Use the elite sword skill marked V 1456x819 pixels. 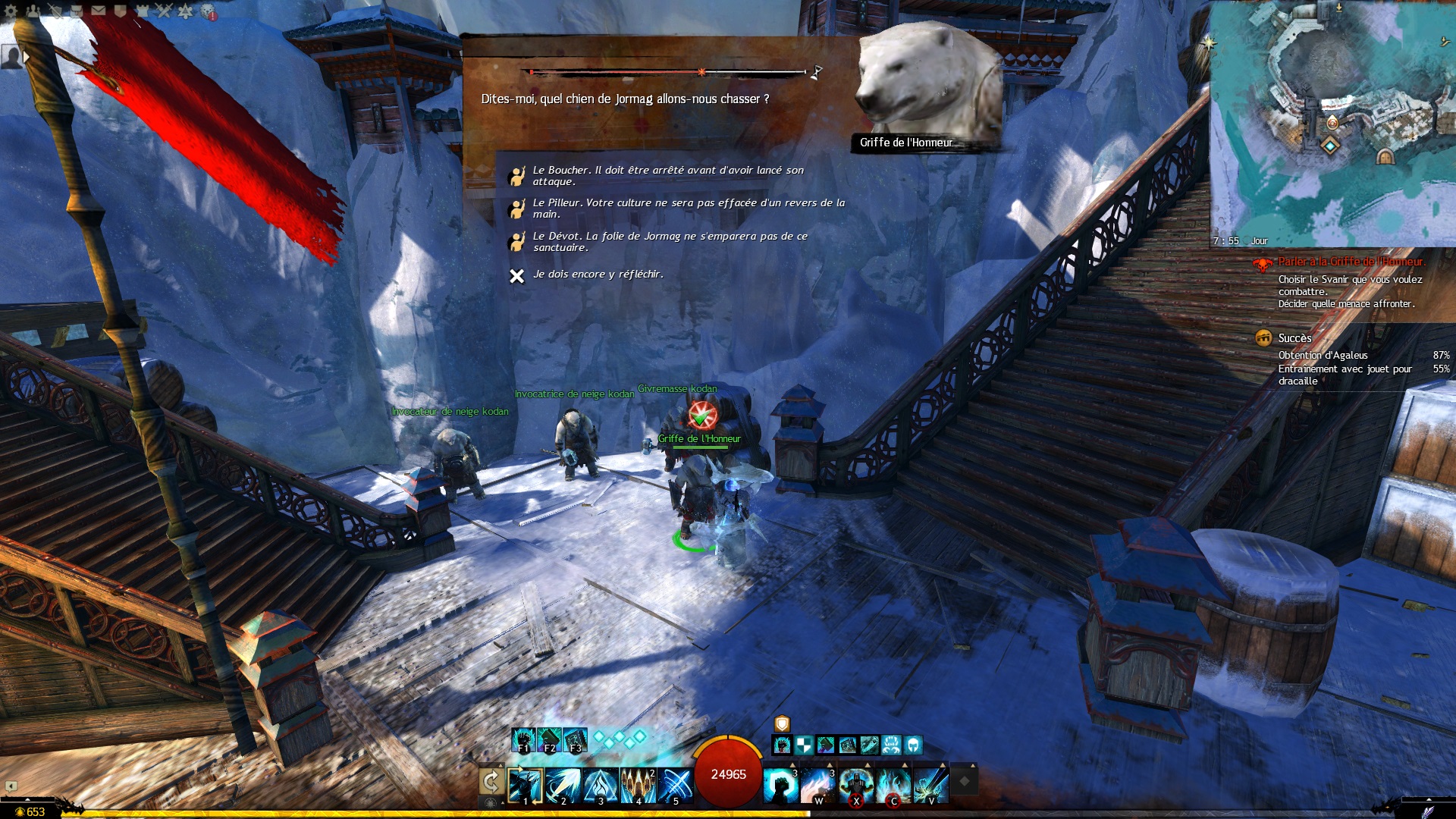(x=930, y=785)
